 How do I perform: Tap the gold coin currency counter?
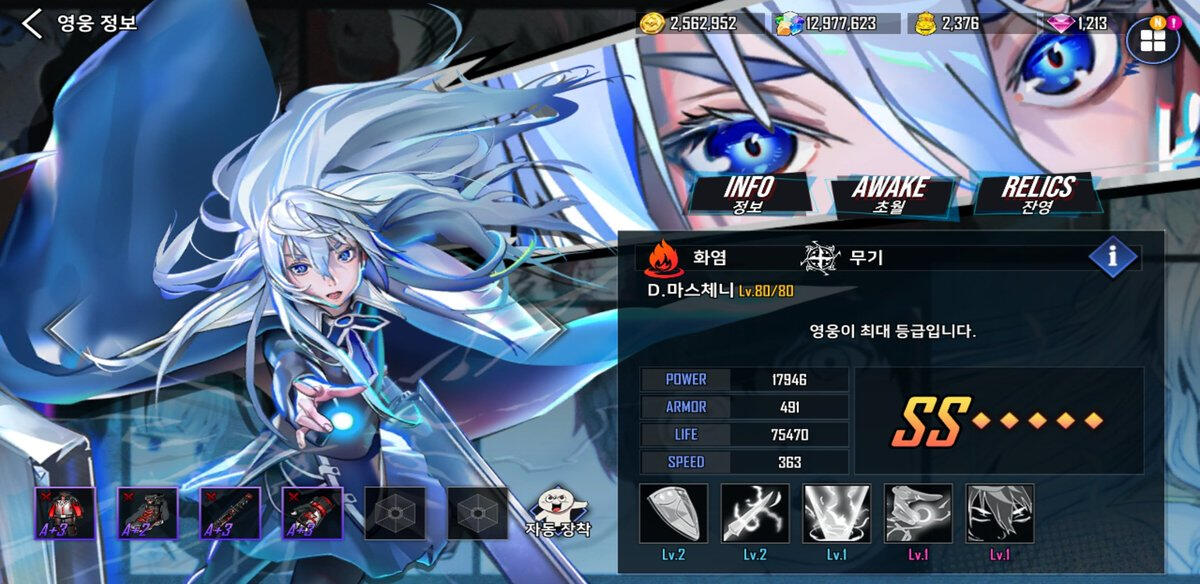689,23
